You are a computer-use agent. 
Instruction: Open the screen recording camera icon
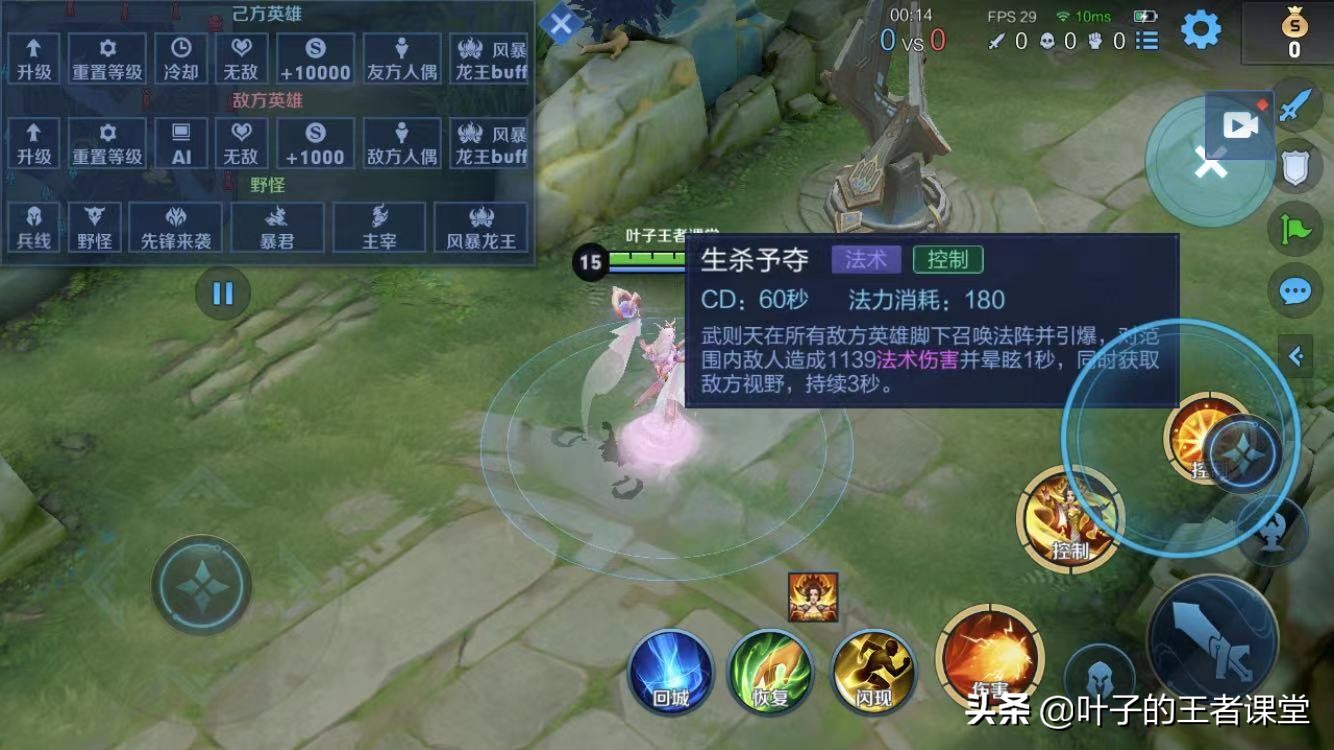tap(1240, 124)
